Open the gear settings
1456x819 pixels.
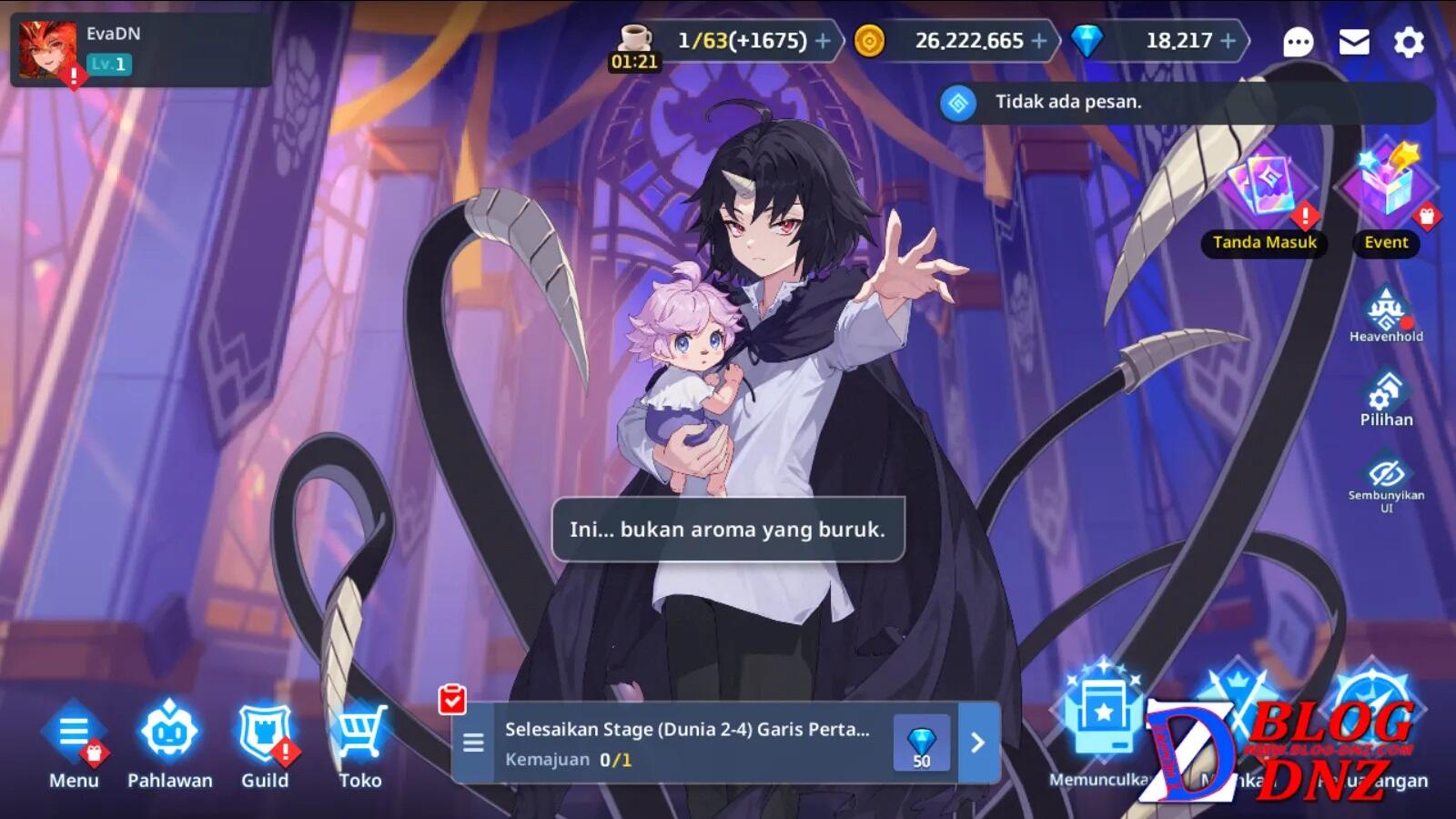(1409, 42)
